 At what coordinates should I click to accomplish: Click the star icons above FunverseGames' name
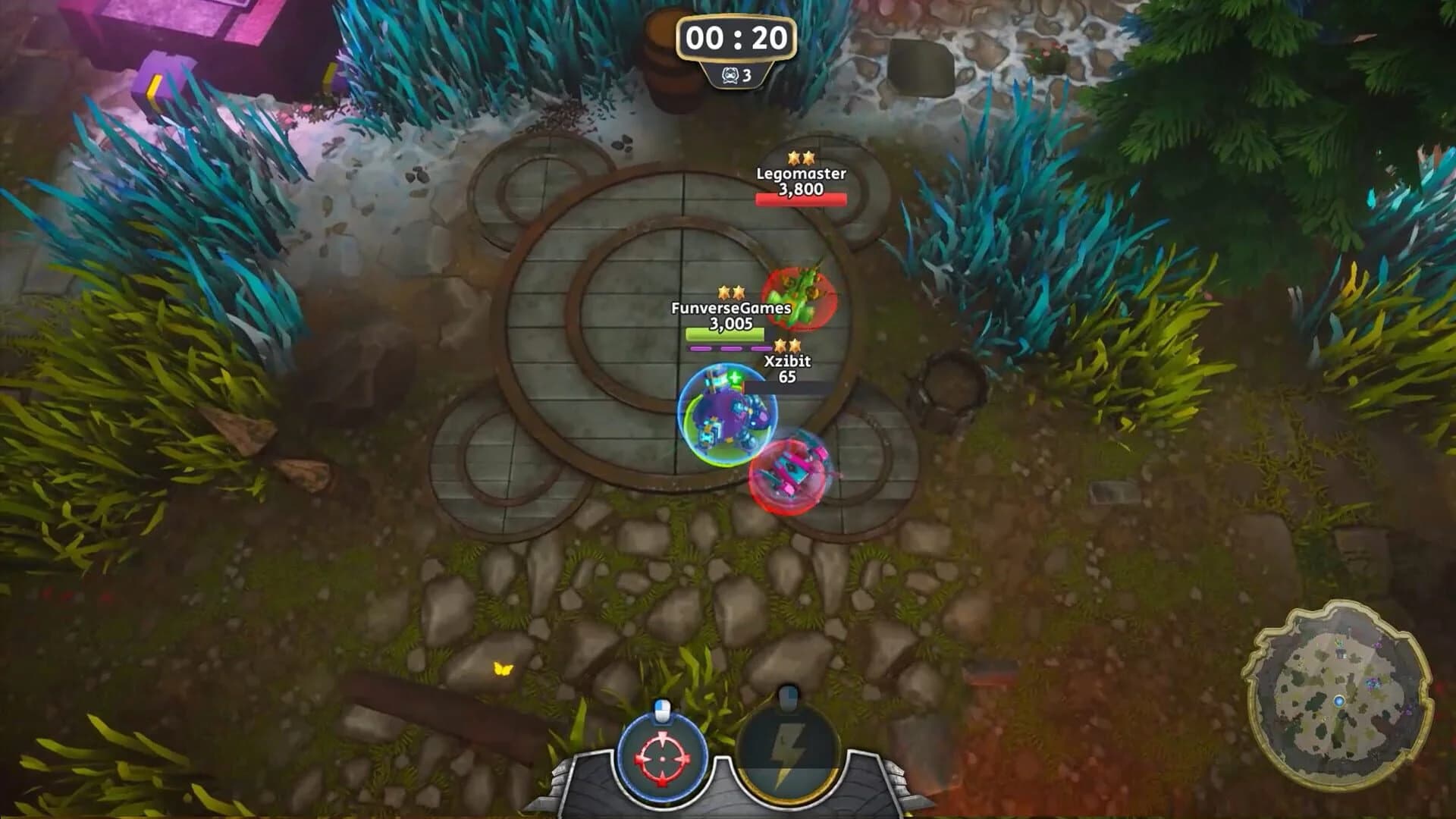pos(730,290)
